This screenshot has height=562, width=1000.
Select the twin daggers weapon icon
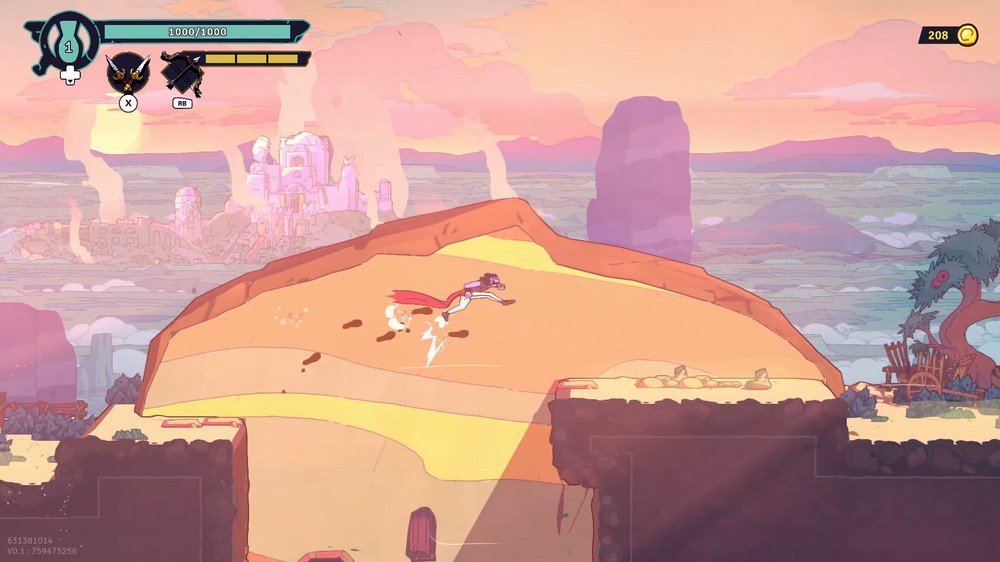pyautogui.click(x=127, y=72)
